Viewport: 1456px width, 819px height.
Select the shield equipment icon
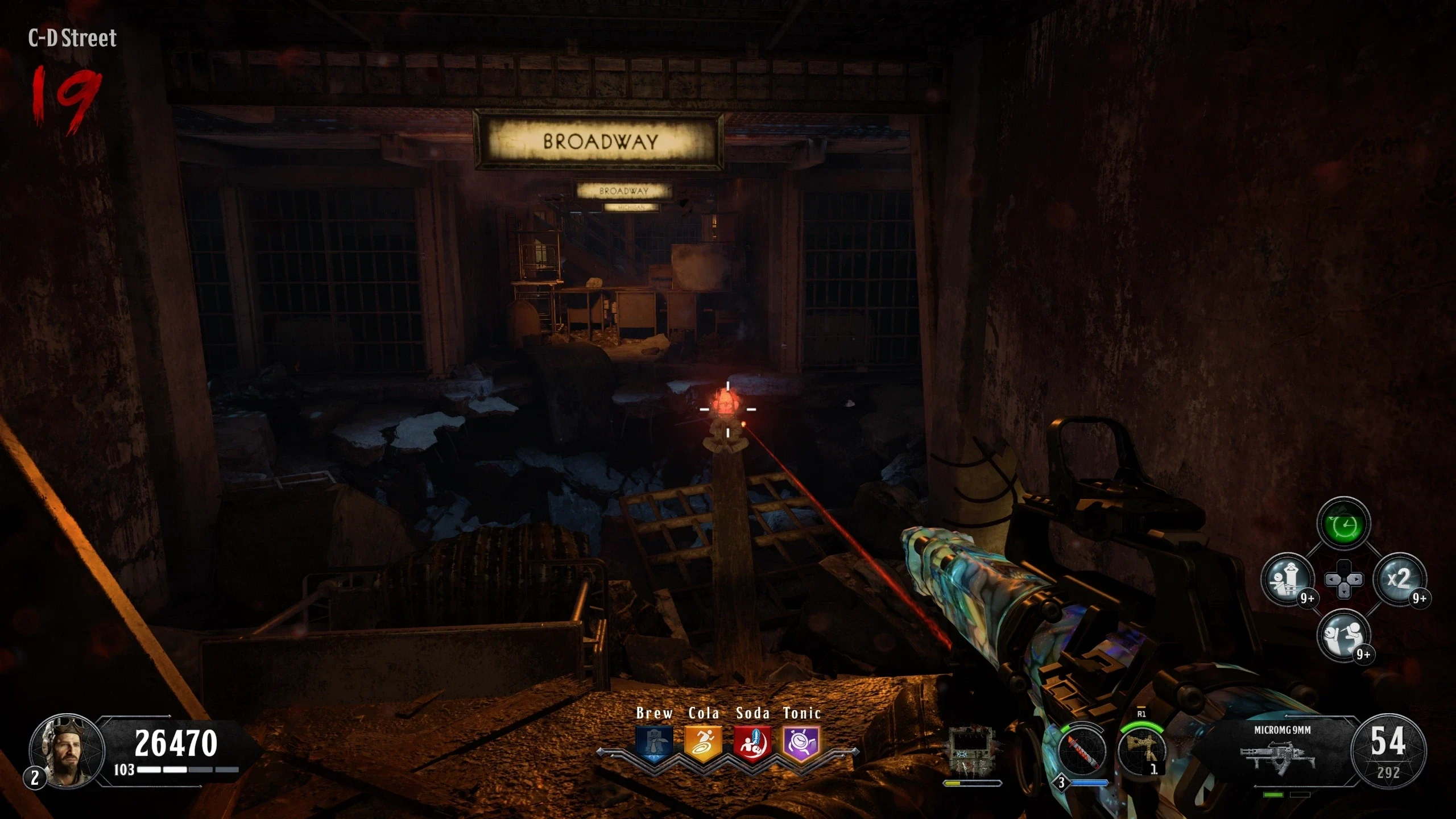972,751
